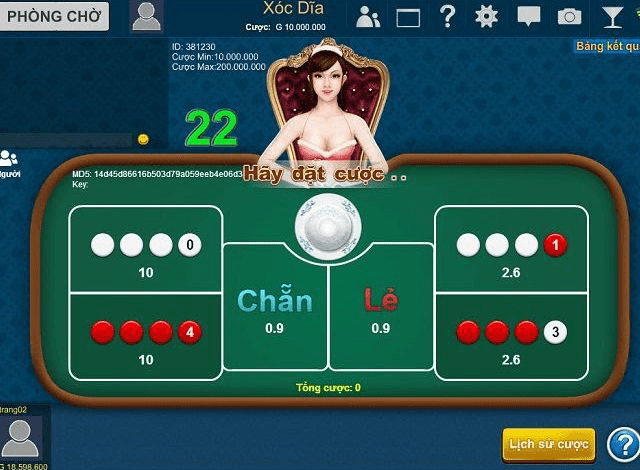Open the player profile avatar in top bar
The width and height of the screenshot is (640, 470).
[146, 15]
